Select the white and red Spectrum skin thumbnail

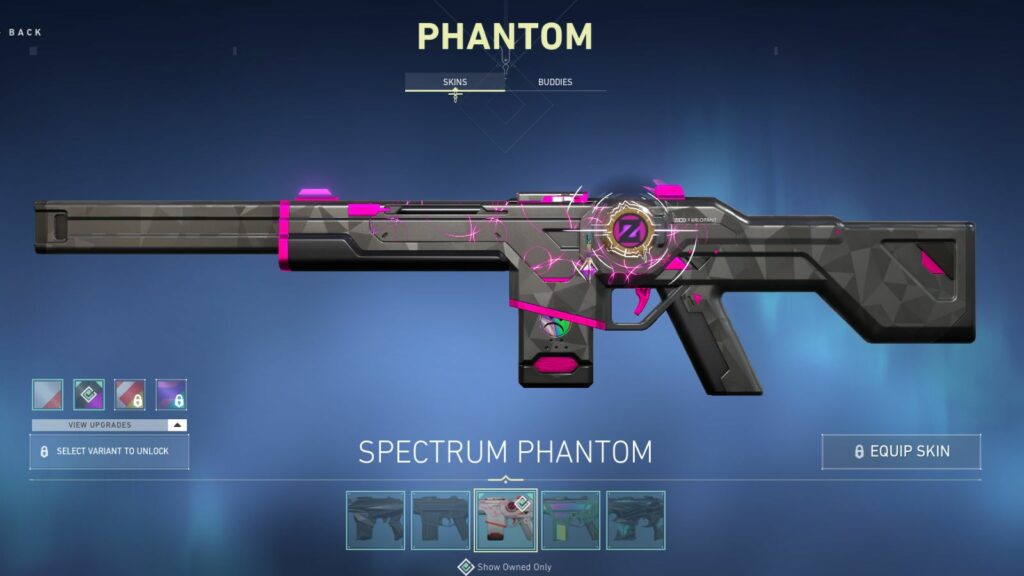[x=505, y=520]
